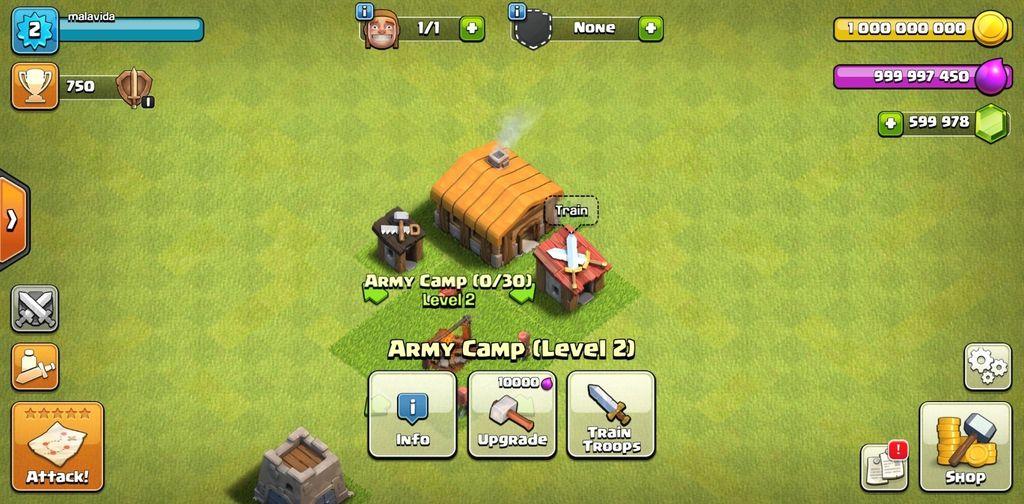
Task: View shield info icon
Action: (517, 12)
